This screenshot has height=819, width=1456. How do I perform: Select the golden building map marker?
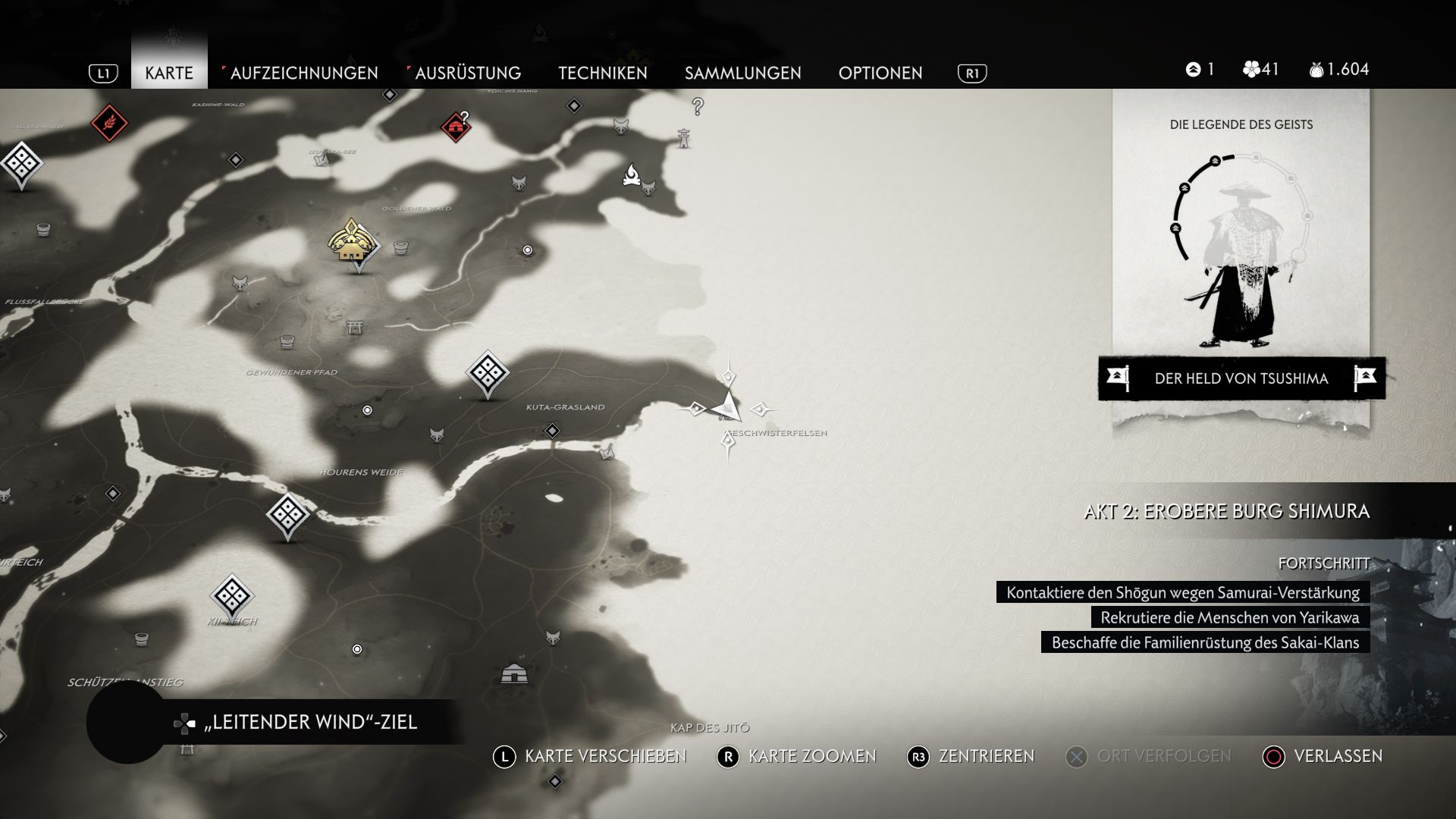click(x=352, y=243)
